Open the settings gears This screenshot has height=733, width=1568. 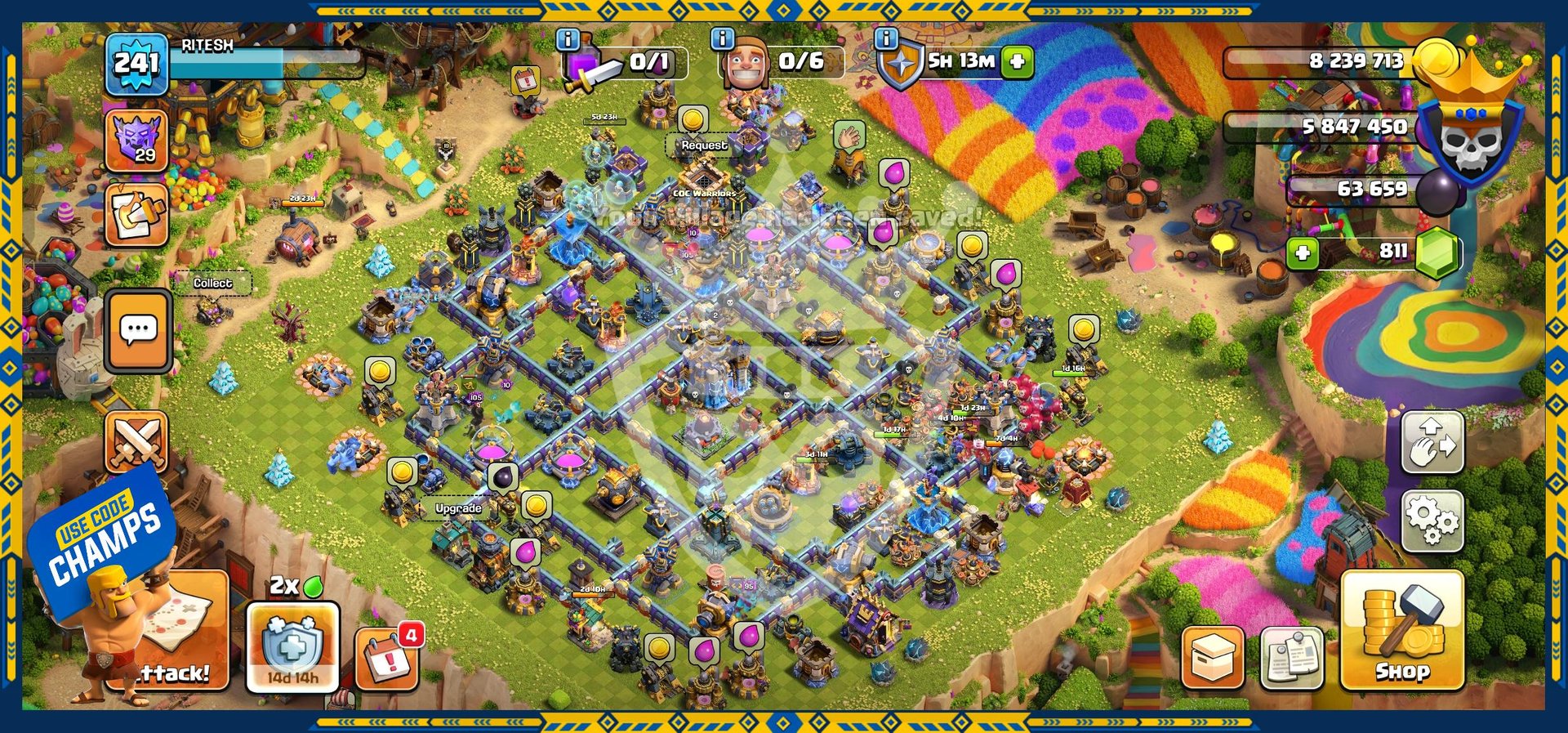click(x=1431, y=519)
